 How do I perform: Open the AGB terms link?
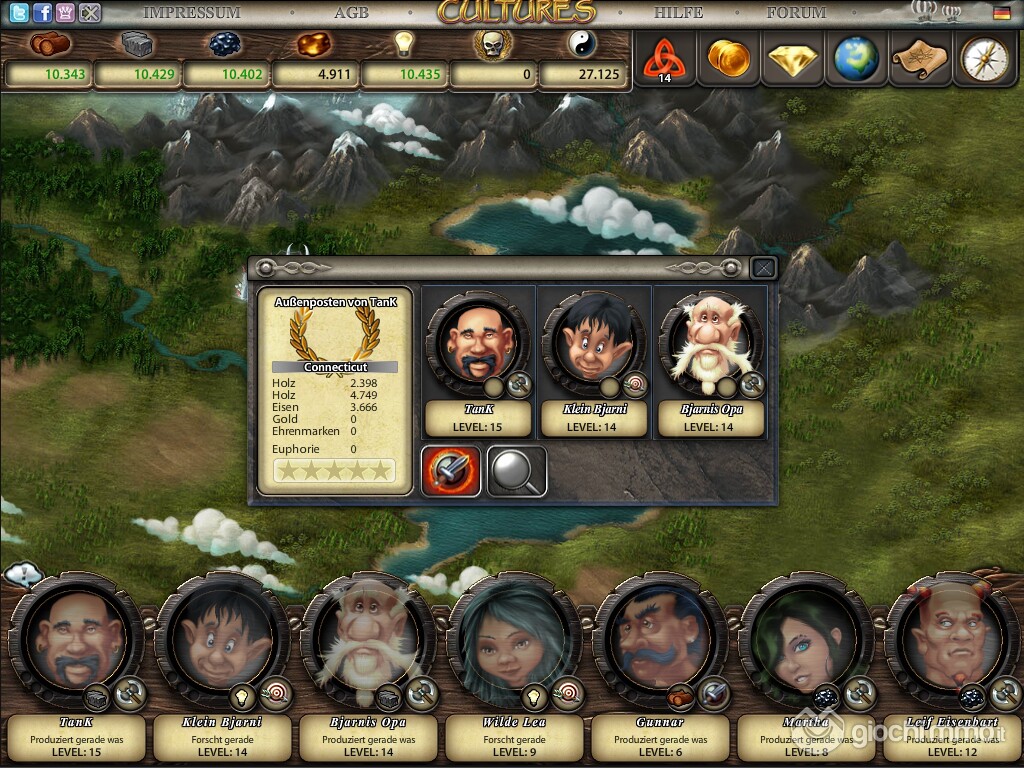point(351,13)
